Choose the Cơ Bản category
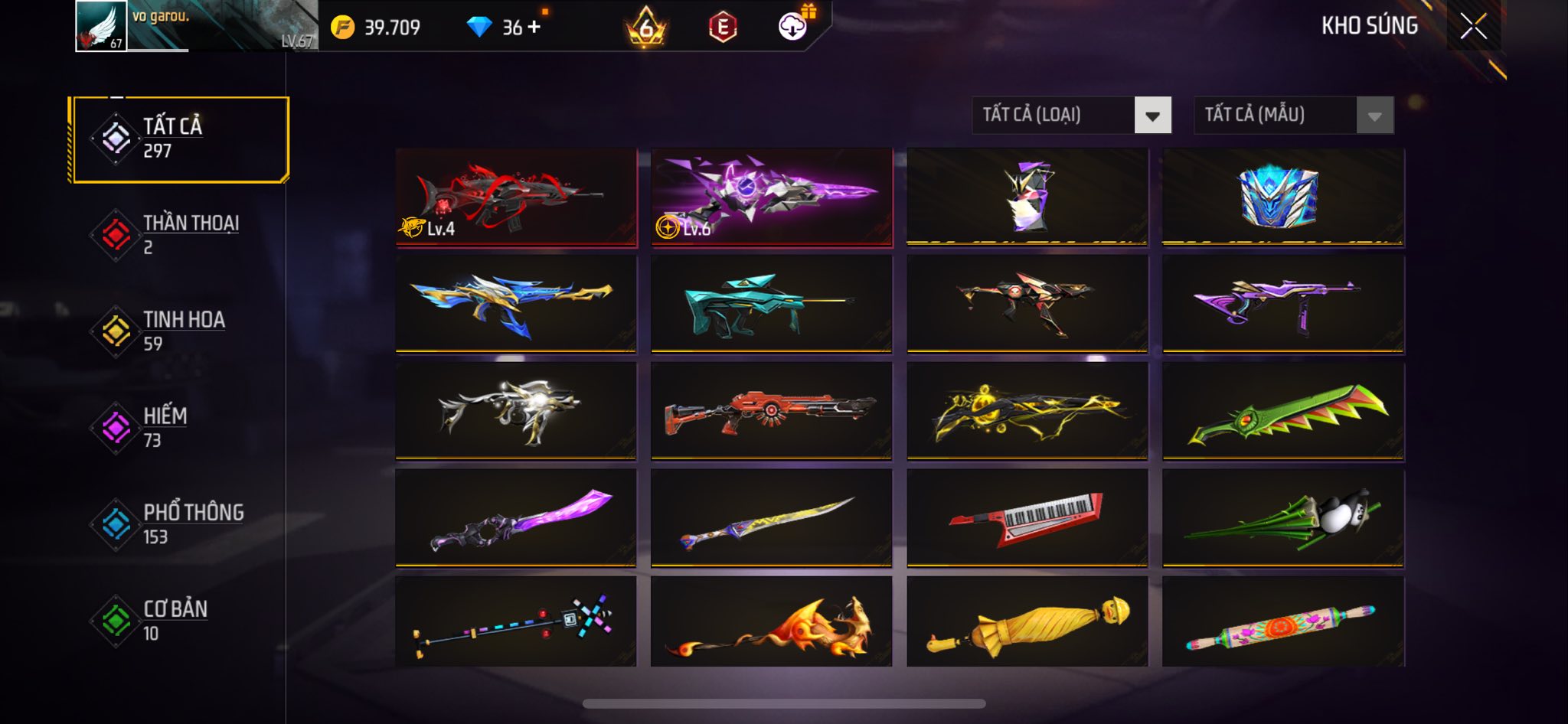The width and height of the screenshot is (1568, 724). click(178, 621)
